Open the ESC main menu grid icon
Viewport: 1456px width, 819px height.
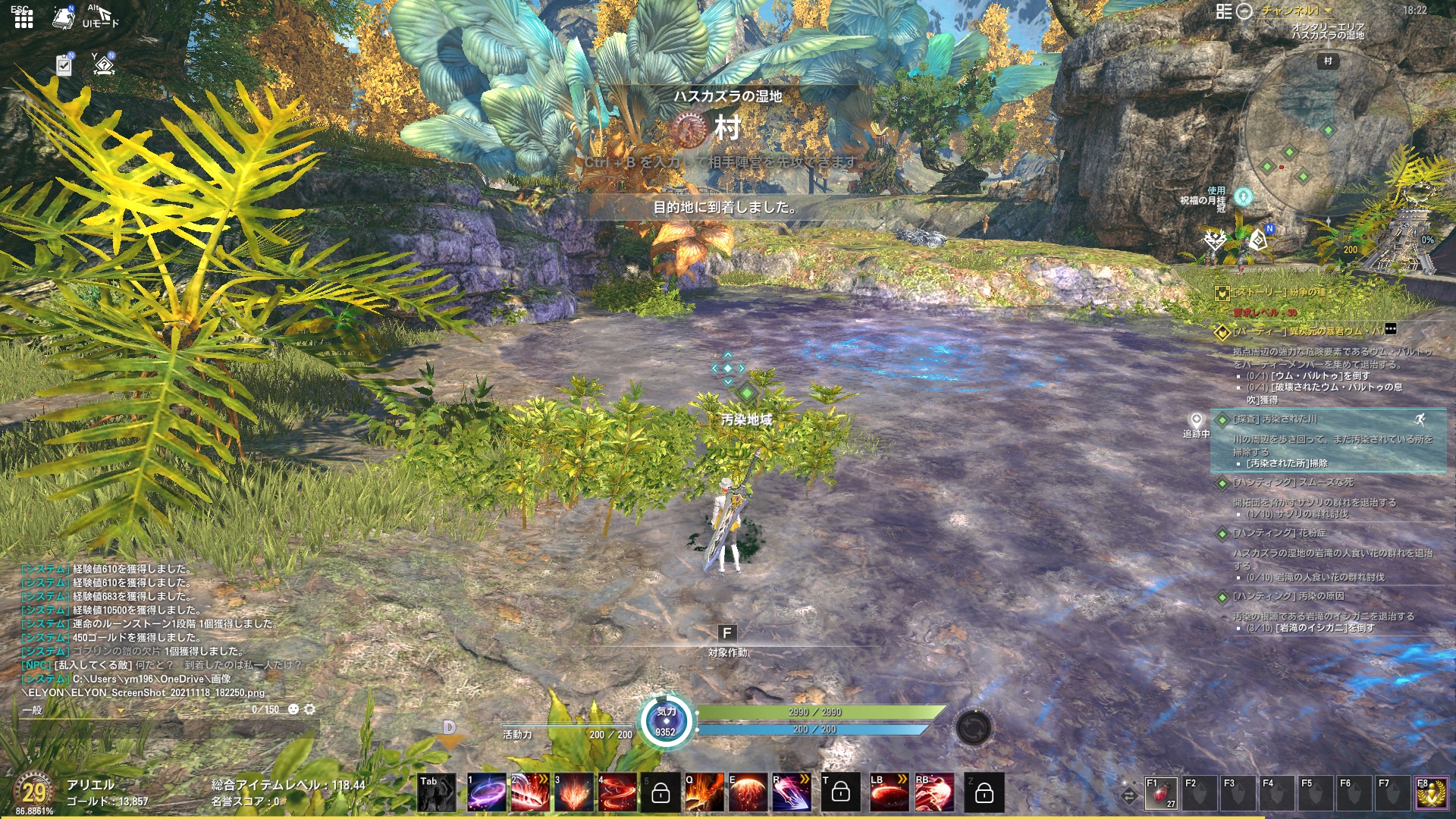point(24,20)
